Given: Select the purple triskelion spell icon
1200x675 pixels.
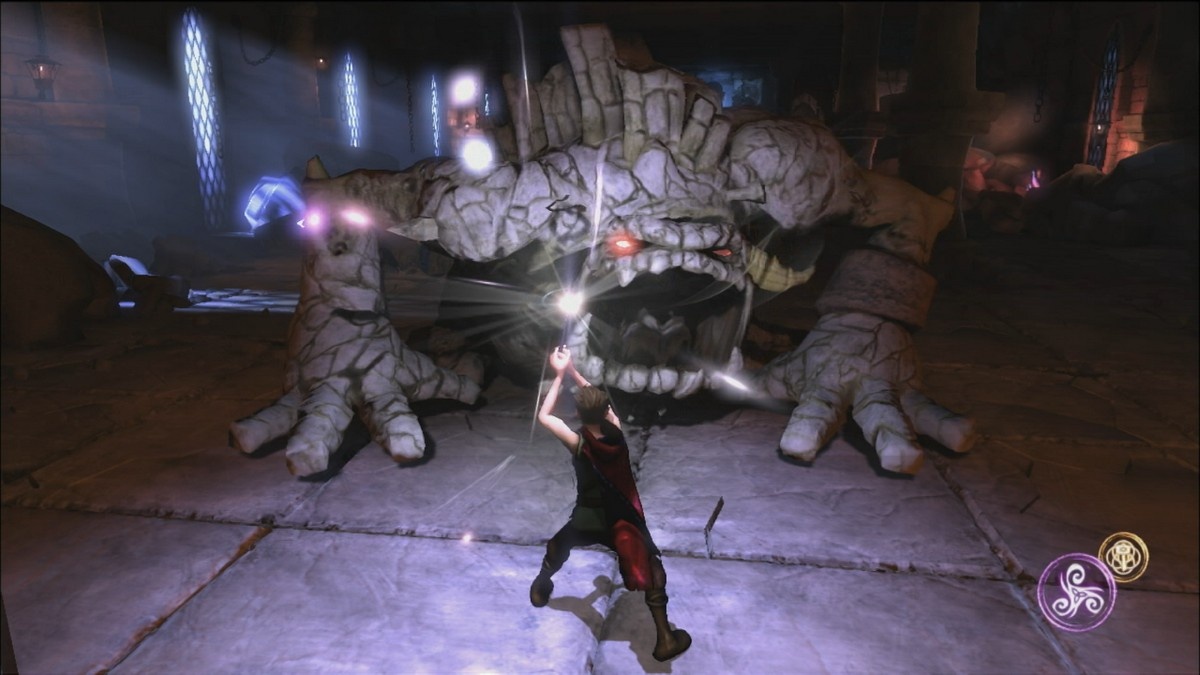Looking at the screenshot, I should coord(1076,592).
